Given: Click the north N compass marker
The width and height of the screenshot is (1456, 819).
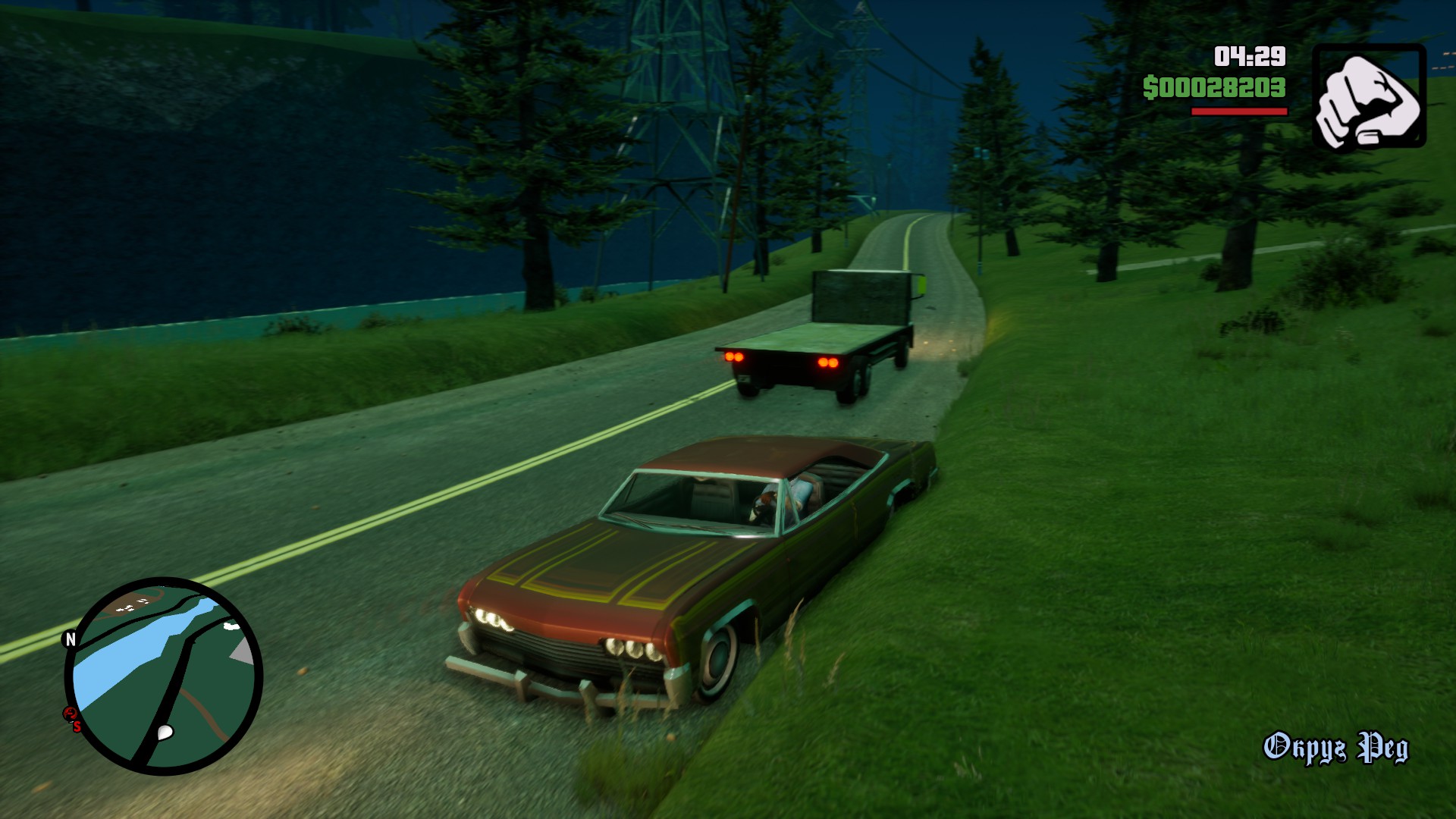Looking at the screenshot, I should click(x=71, y=639).
